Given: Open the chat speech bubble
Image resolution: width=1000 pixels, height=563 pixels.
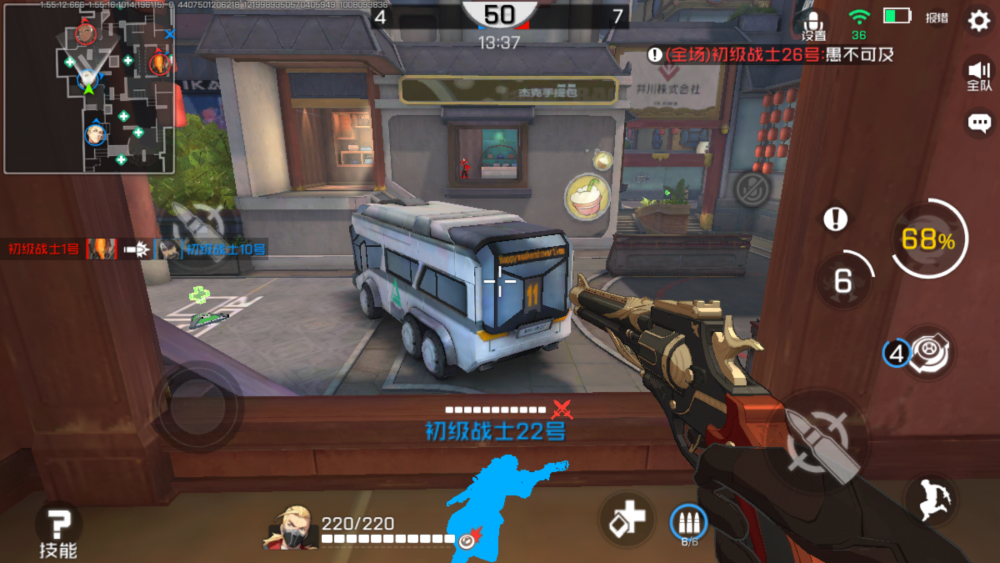Looking at the screenshot, I should coord(979,123).
